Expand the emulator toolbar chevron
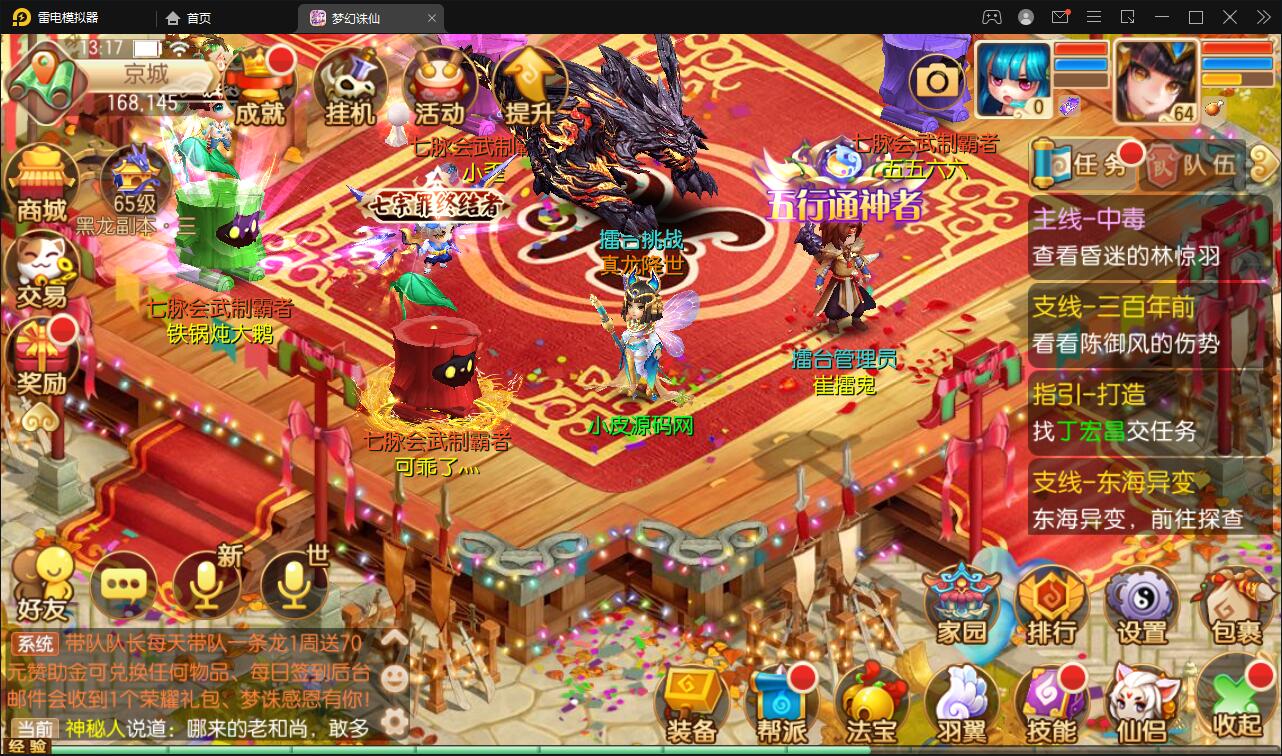Viewport: 1282px width, 756px height. 1262,17
